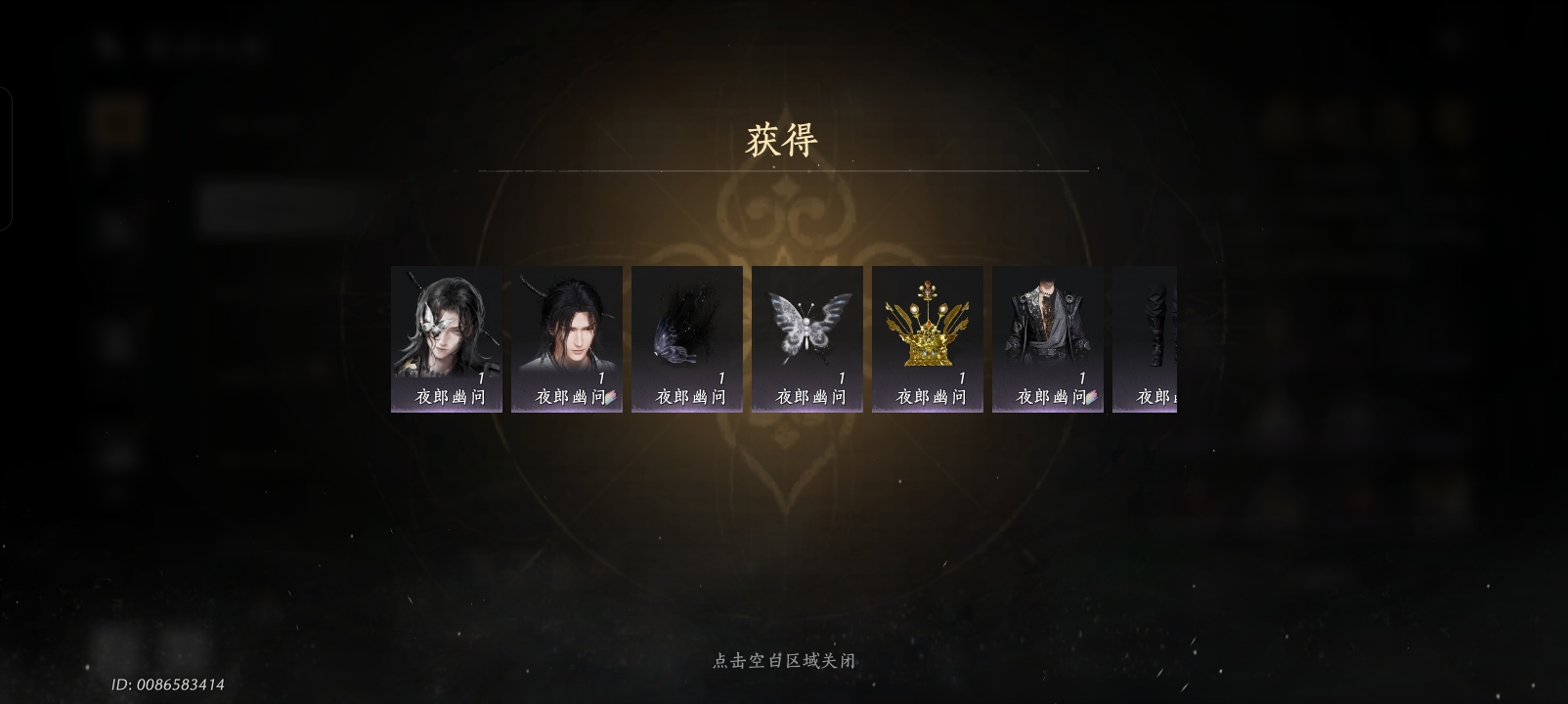The image size is (1568, 704).
Task: Tap the 点击空白区域关闭 close prompt
Action: [783, 660]
